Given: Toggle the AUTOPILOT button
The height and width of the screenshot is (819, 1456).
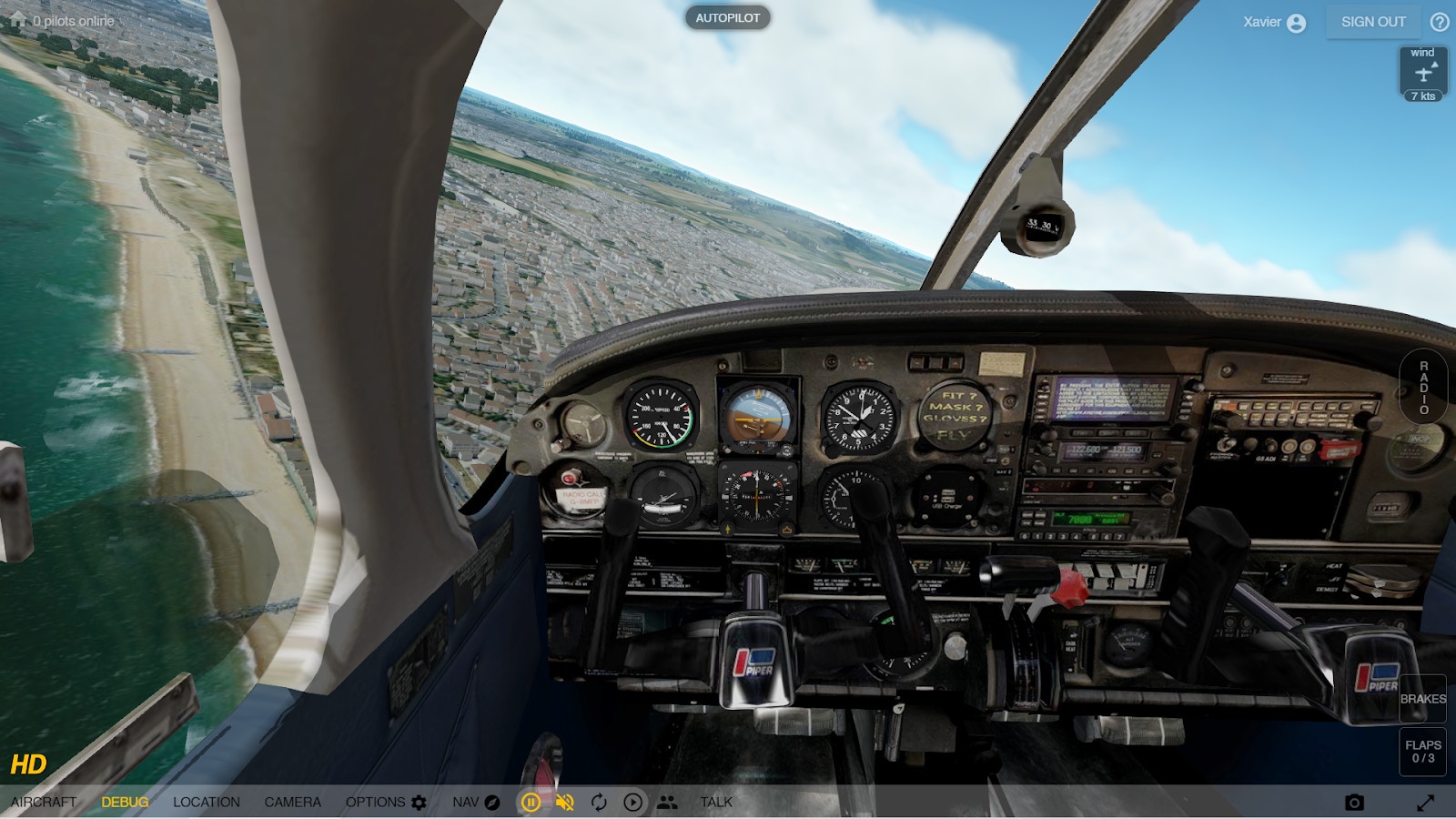Looking at the screenshot, I should [x=727, y=18].
